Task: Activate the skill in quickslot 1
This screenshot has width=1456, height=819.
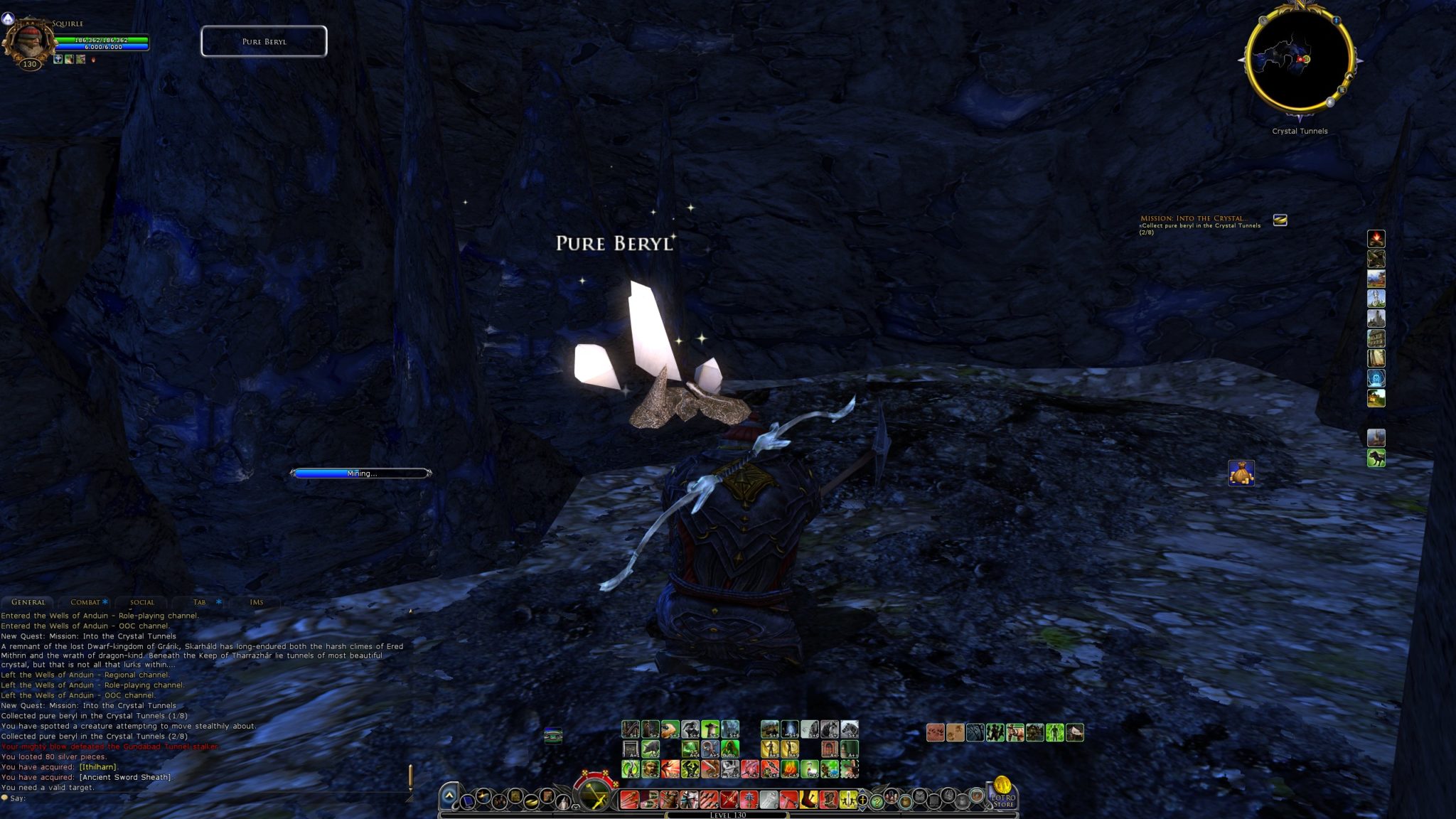Action: point(631,801)
